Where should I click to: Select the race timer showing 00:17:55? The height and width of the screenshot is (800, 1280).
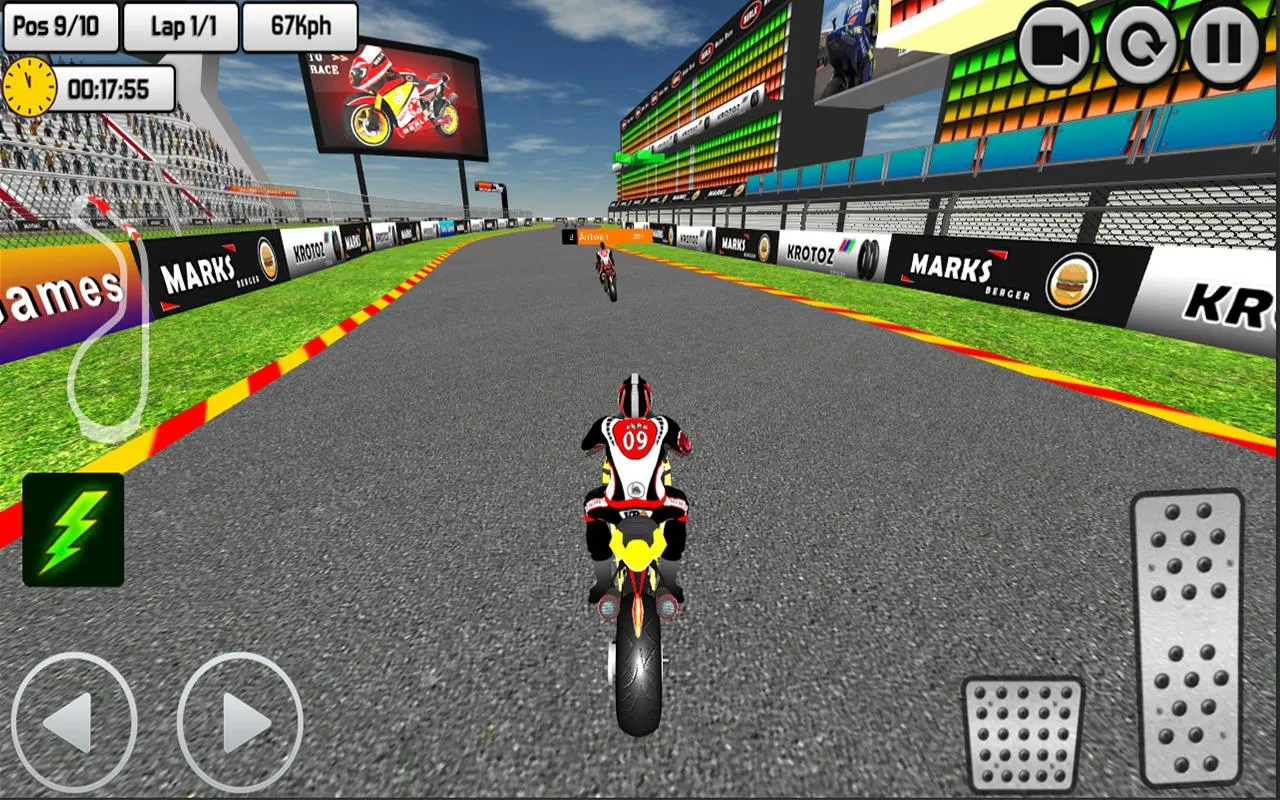coord(110,90)
